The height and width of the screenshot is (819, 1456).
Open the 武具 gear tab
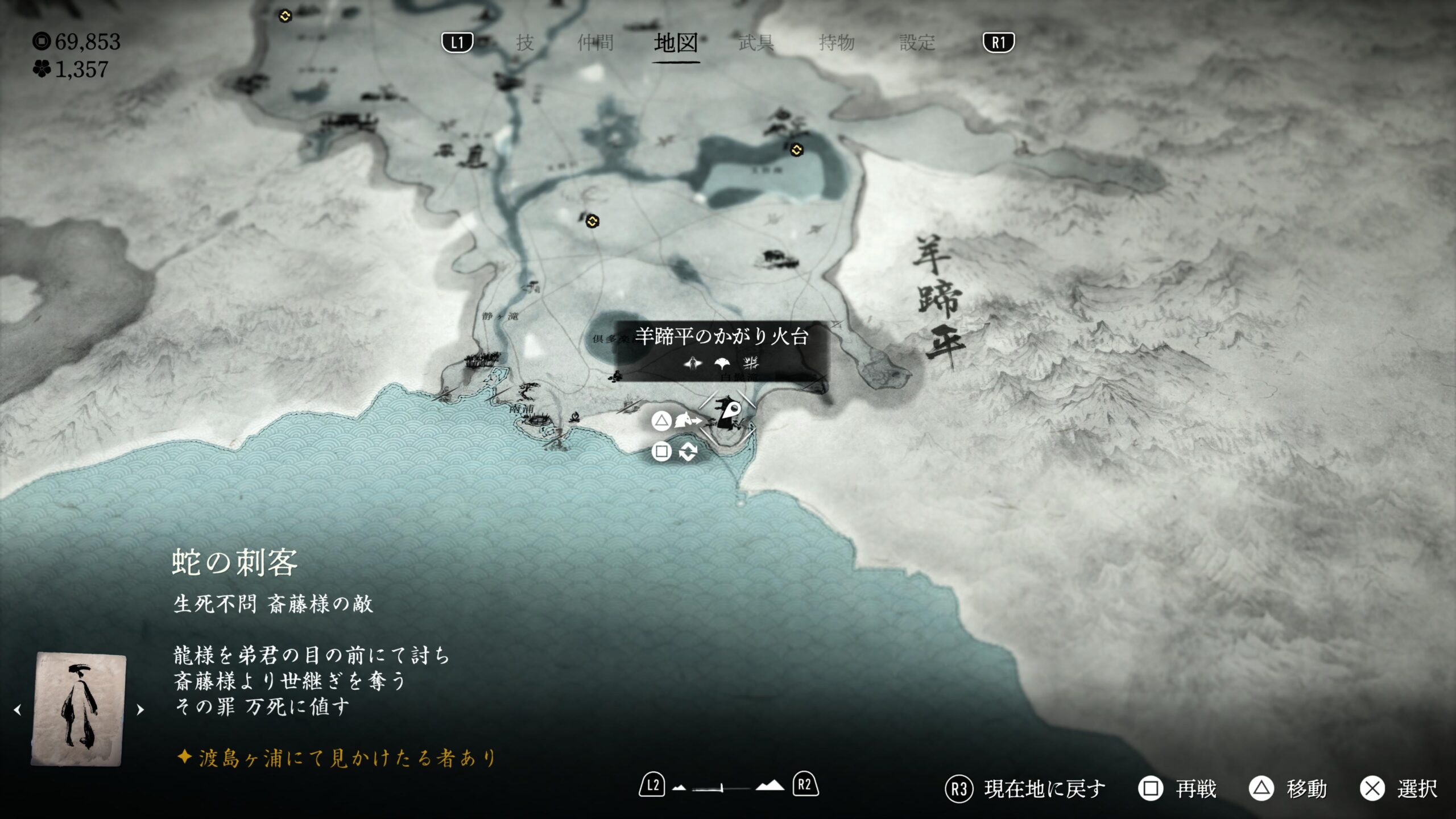[756, 43]
